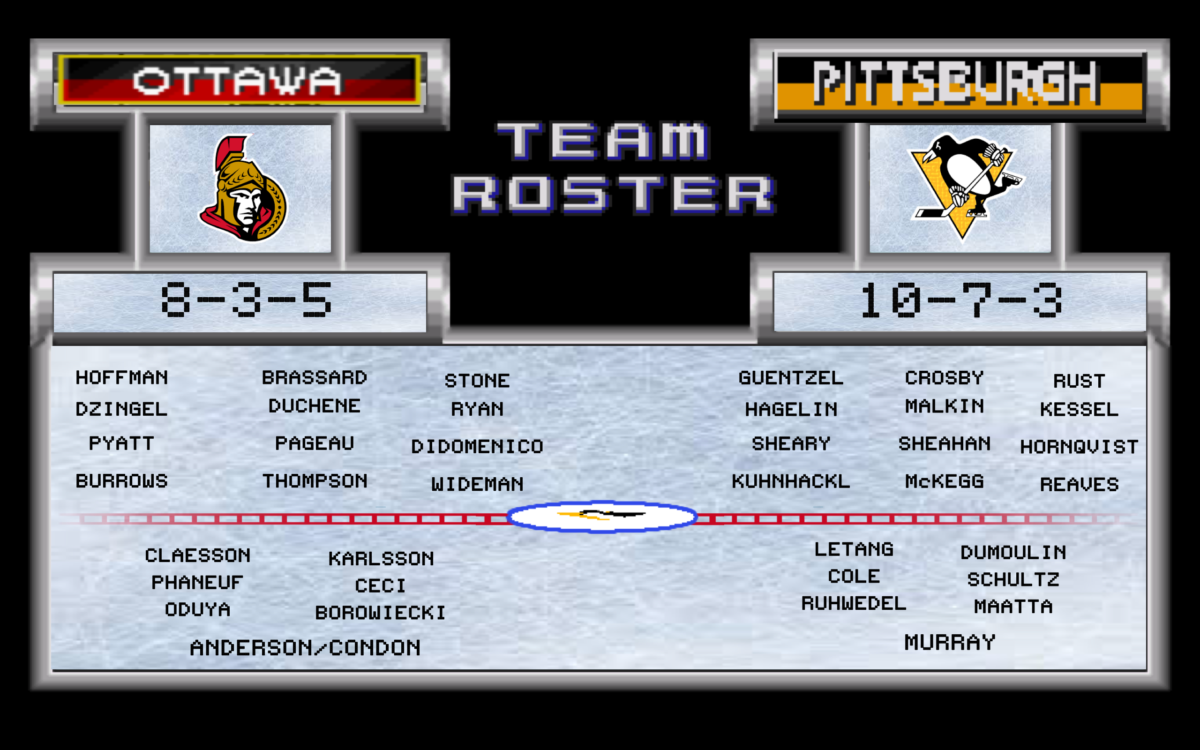Click the Ottawa Senators logo

pyautogui.click(x=241, y=188)
